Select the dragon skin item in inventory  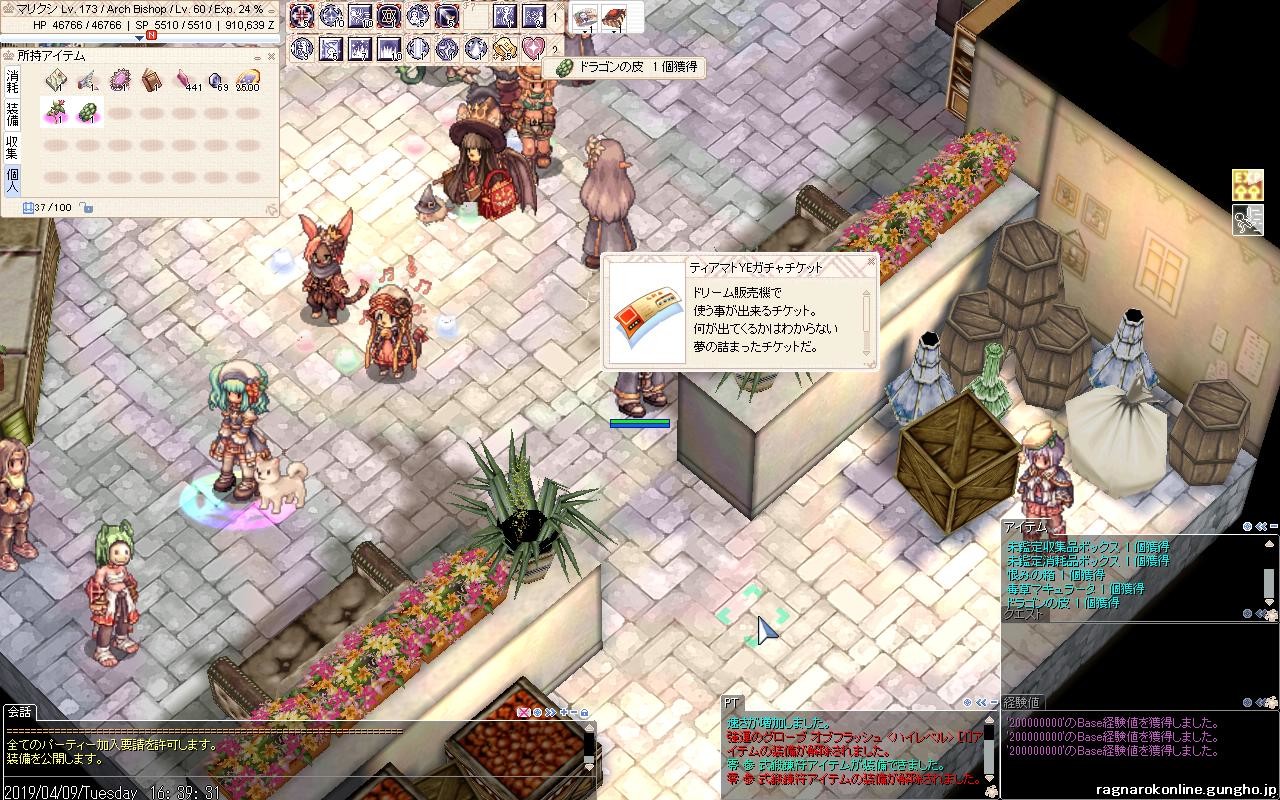pos(87,111)
